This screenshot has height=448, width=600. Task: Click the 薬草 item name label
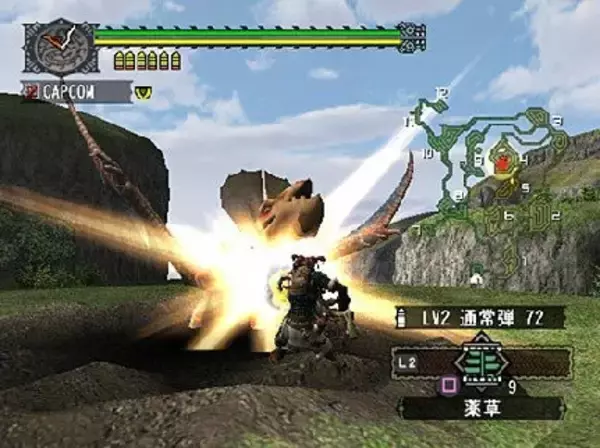click(481, 408)
